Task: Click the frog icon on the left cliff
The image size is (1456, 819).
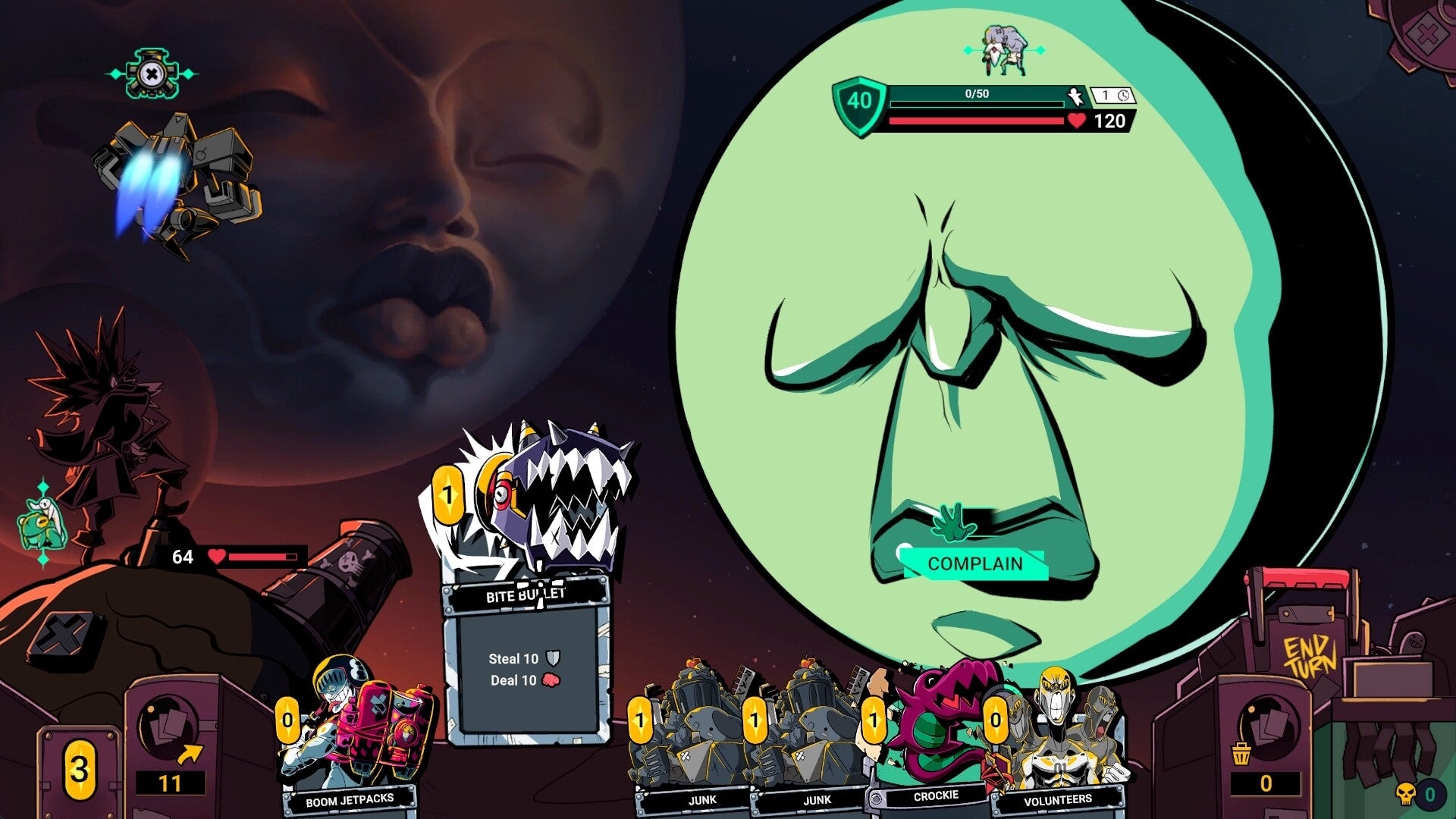Action: [x=42, y=523]
